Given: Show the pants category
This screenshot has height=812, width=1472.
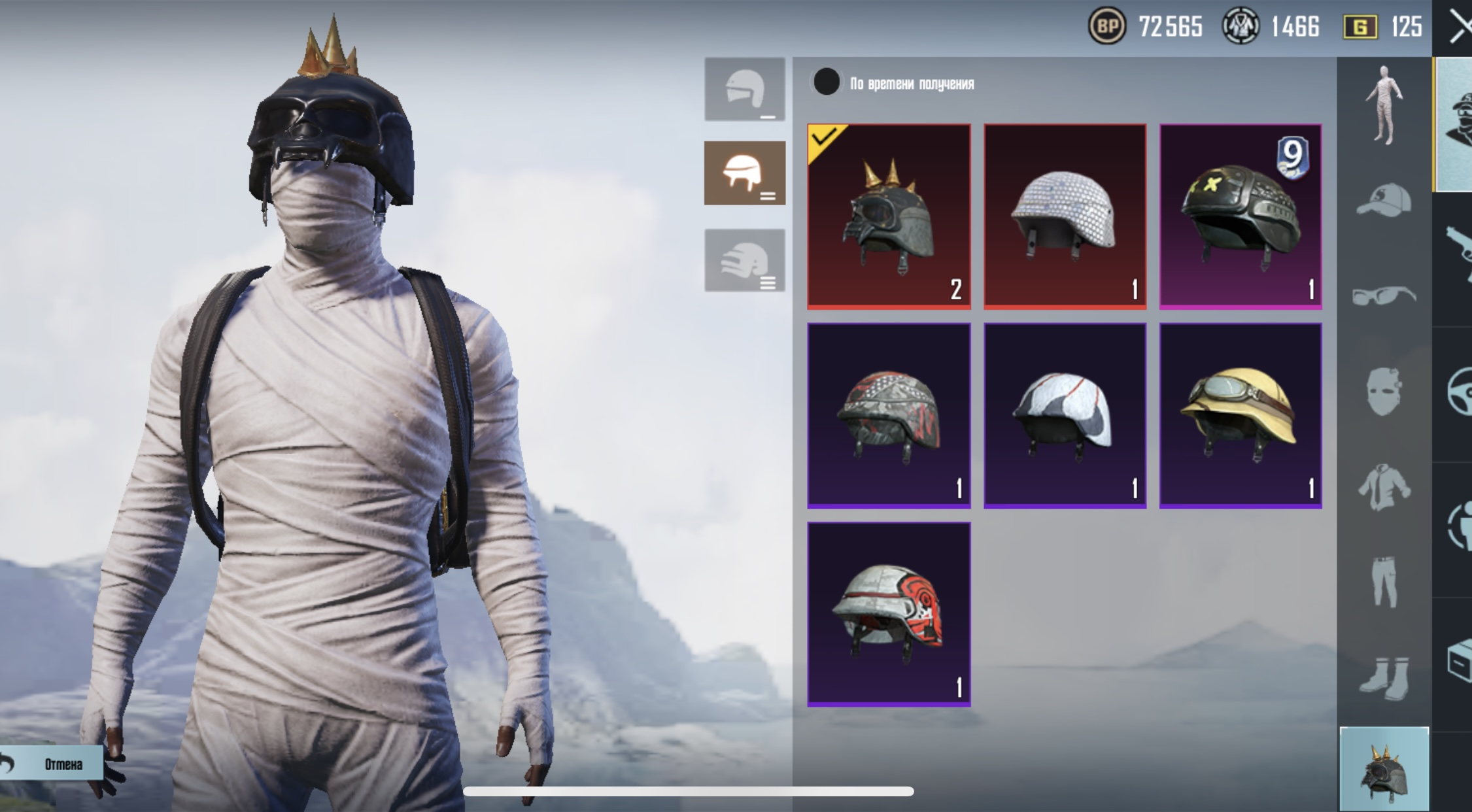Looking at the screenshot, I should [x=1384, y=581].
